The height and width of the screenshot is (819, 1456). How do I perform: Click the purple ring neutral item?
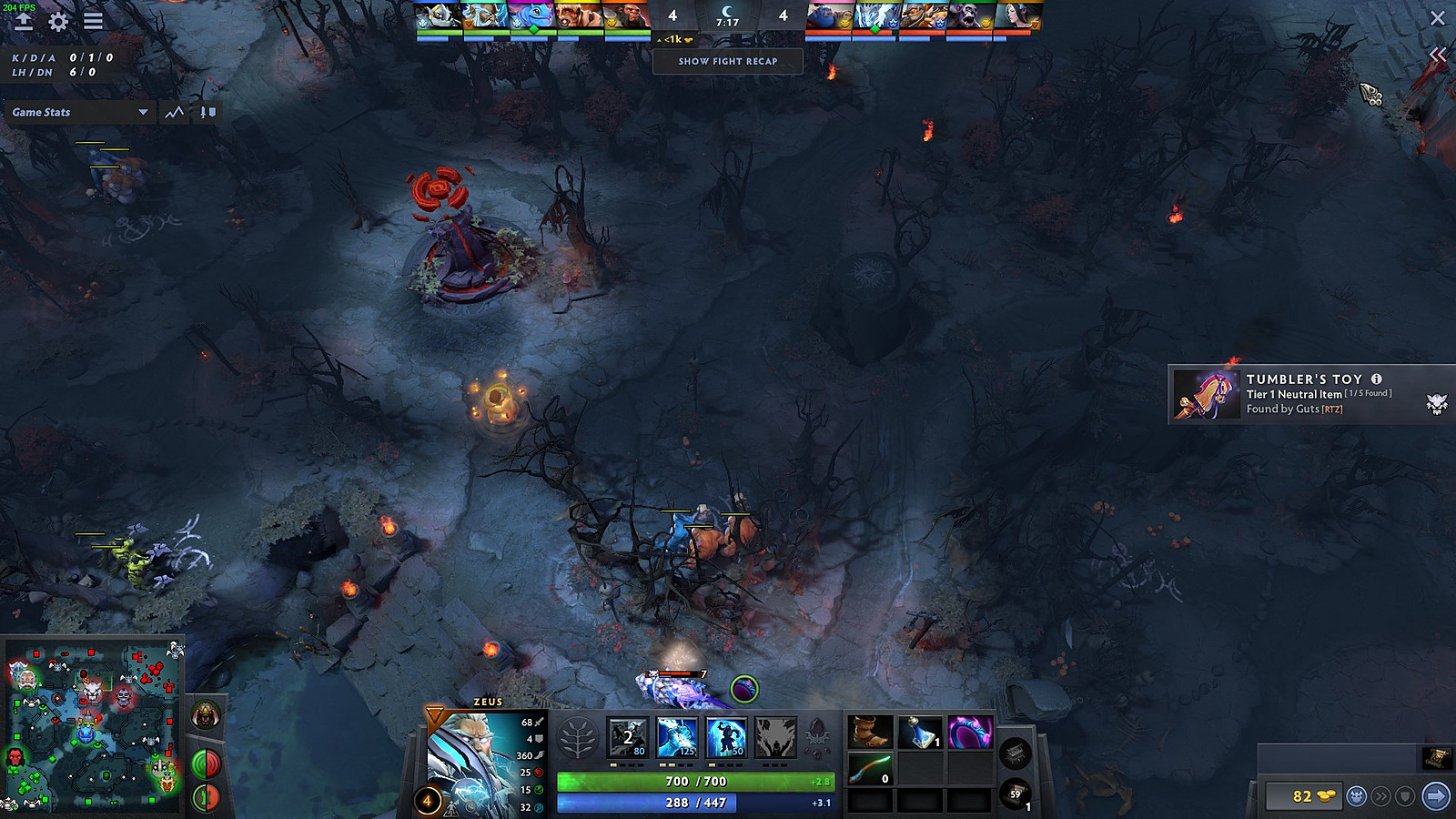(970, 733)
